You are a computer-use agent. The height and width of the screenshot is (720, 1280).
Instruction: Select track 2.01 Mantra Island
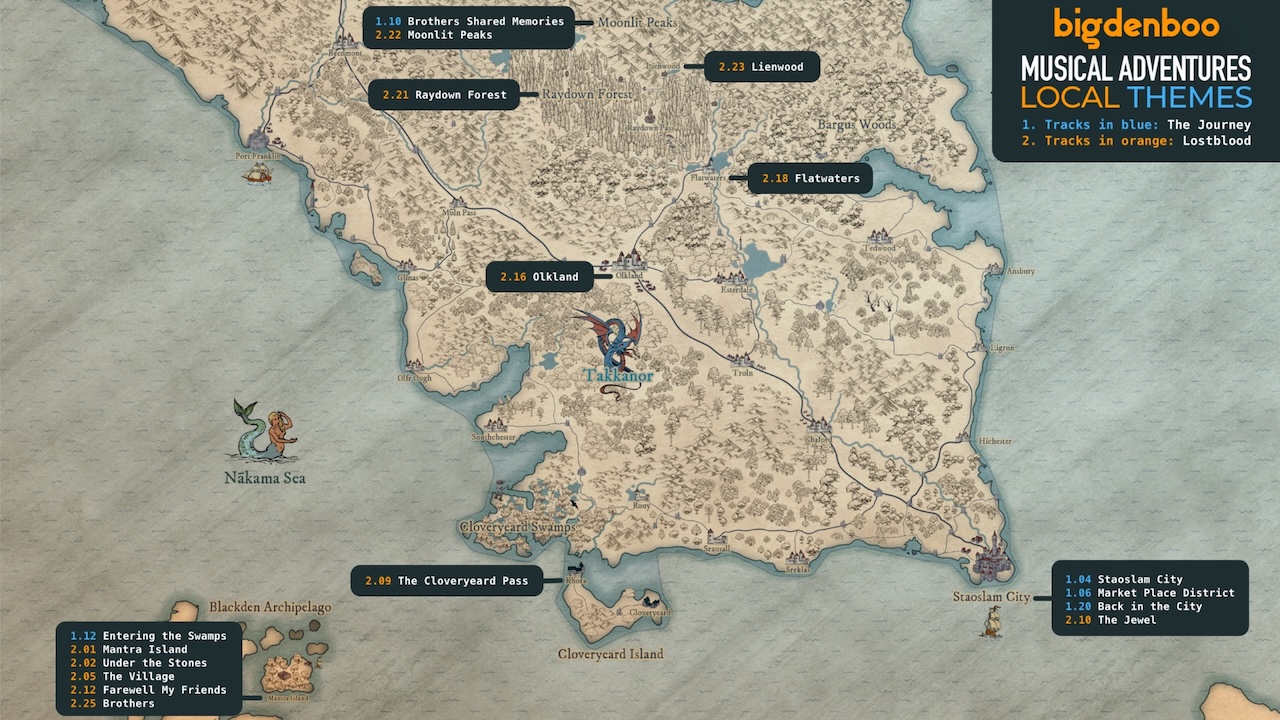128,649
